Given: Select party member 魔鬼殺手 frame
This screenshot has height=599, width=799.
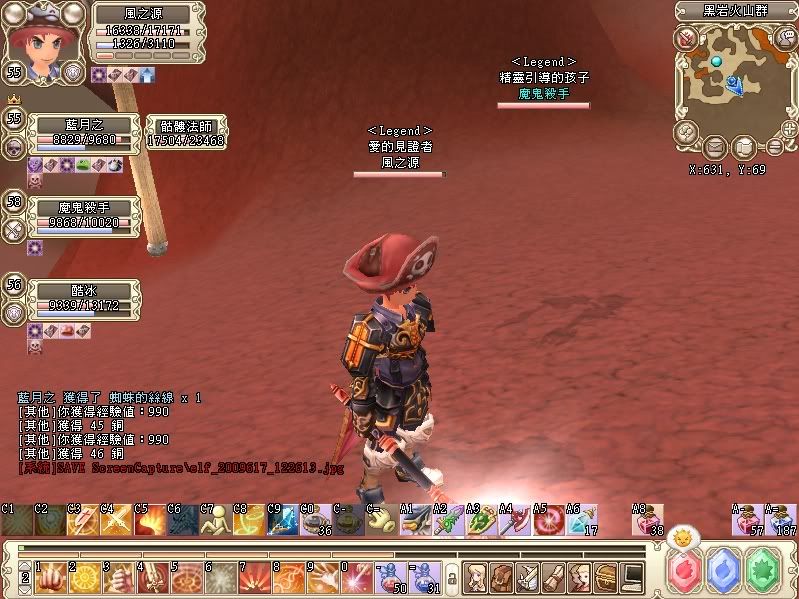Looking at the screenshot, I should [83, 215].
